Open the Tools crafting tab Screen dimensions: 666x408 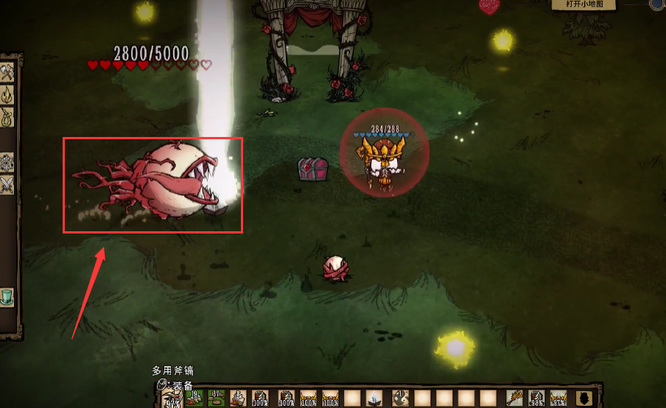pyautogui.click(x=6, y=73)
